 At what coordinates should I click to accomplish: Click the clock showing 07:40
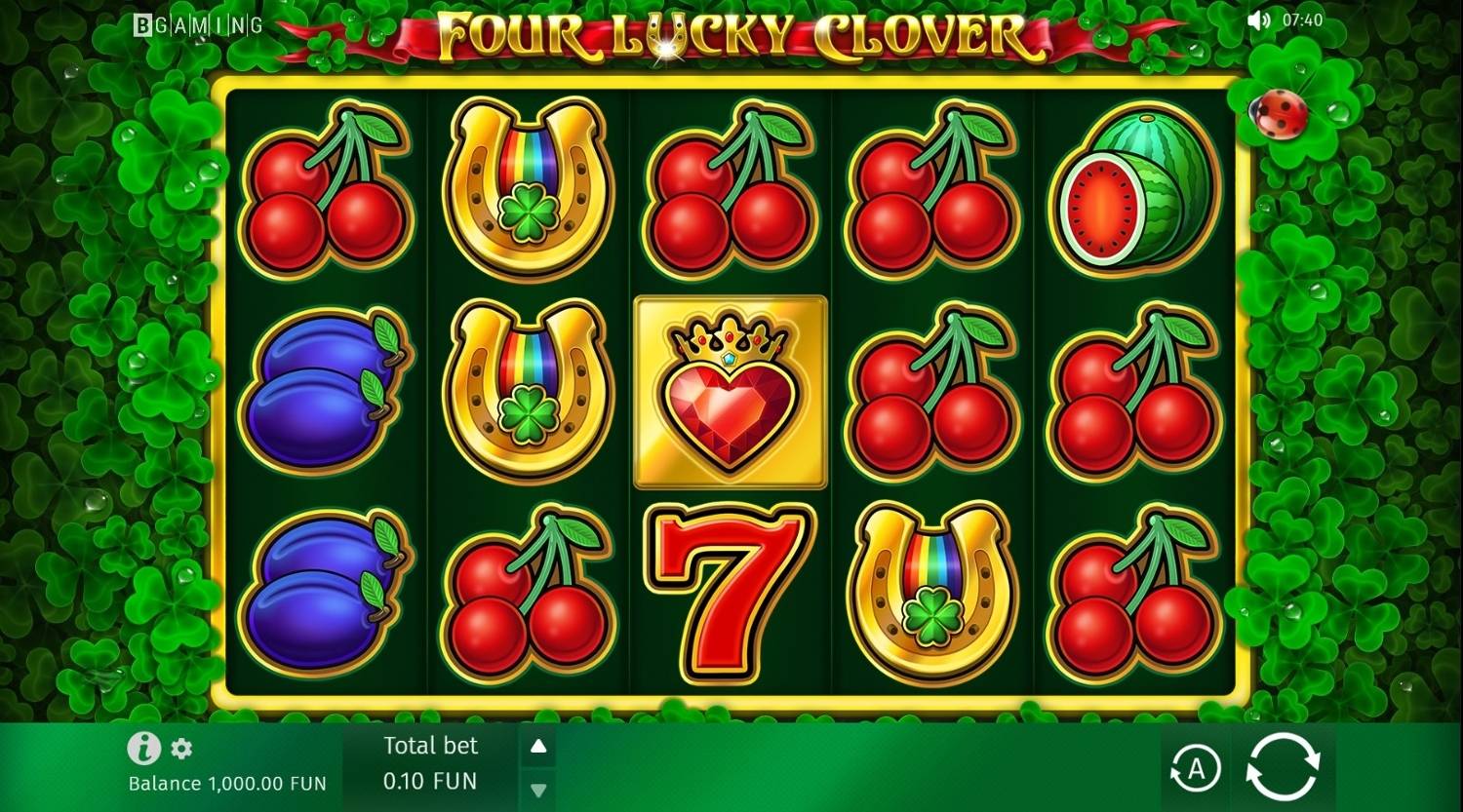click(1304, 19)
